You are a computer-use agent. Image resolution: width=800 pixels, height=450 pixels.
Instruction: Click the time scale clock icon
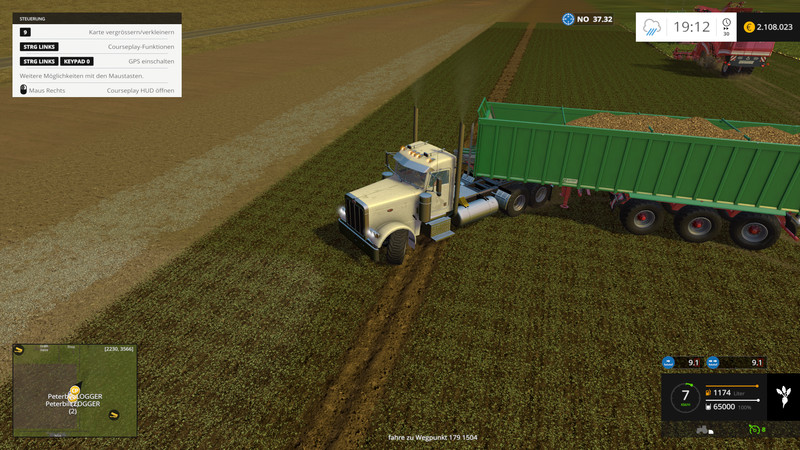point(726,27)
